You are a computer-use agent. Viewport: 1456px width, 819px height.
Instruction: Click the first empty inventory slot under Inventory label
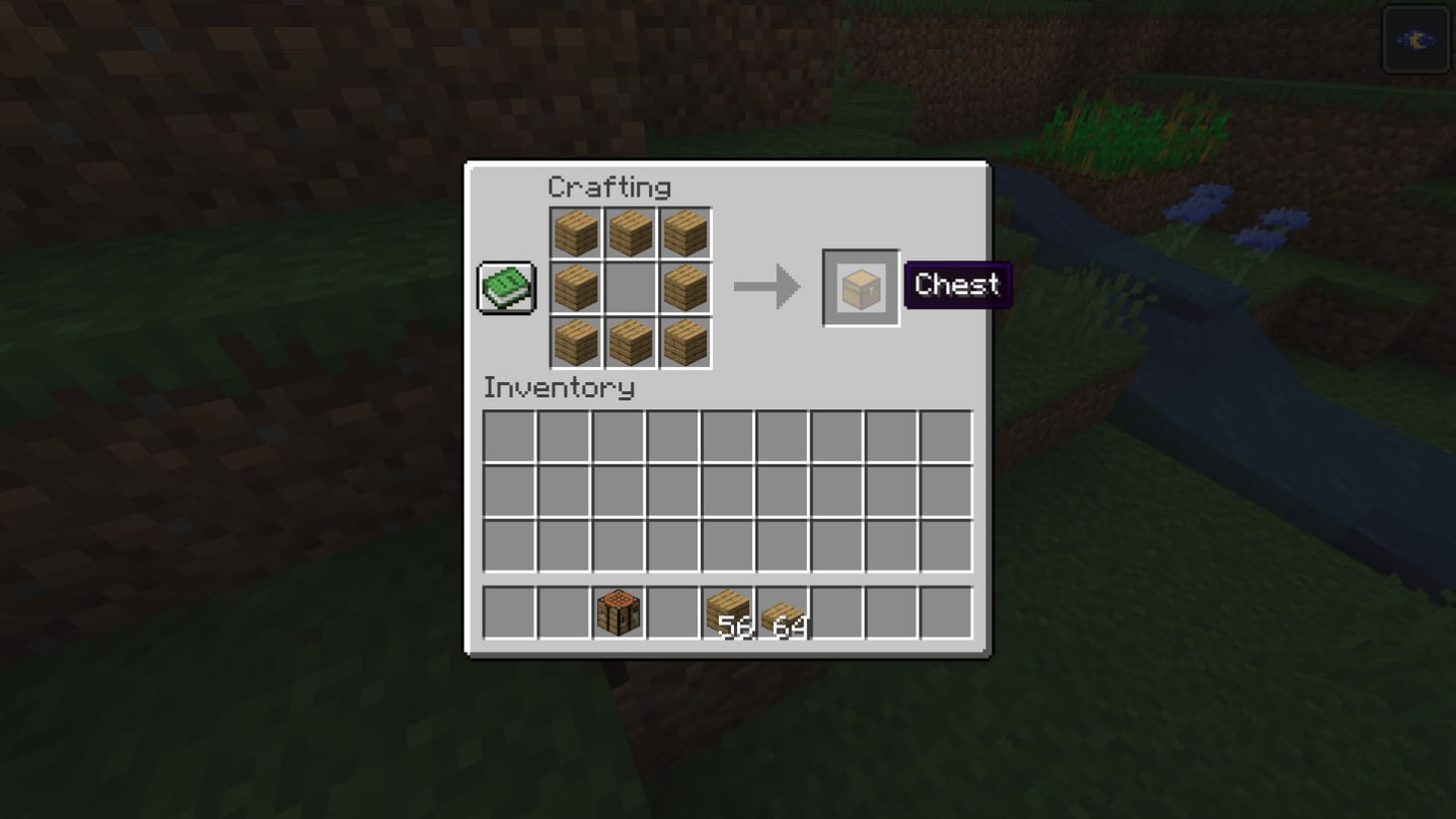coord(509,437)
